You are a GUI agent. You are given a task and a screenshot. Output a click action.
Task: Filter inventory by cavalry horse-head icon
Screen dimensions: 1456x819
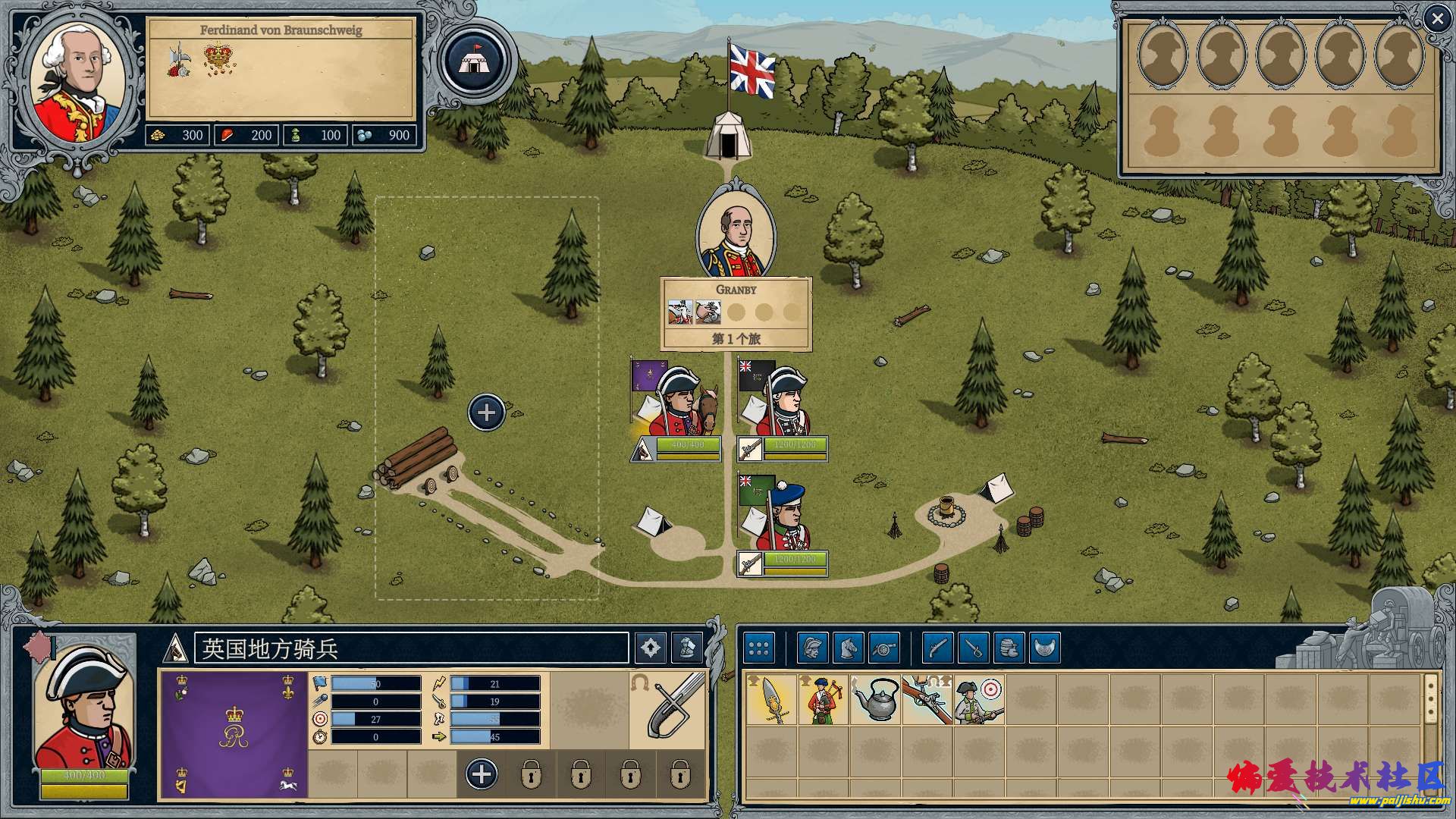(849, 648)
